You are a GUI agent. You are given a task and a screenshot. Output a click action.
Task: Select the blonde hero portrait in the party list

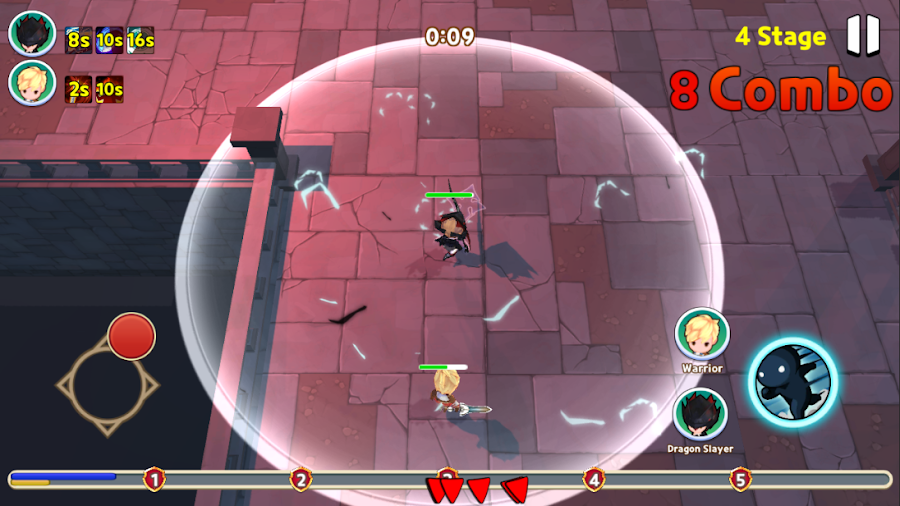(x=32, y=83)
